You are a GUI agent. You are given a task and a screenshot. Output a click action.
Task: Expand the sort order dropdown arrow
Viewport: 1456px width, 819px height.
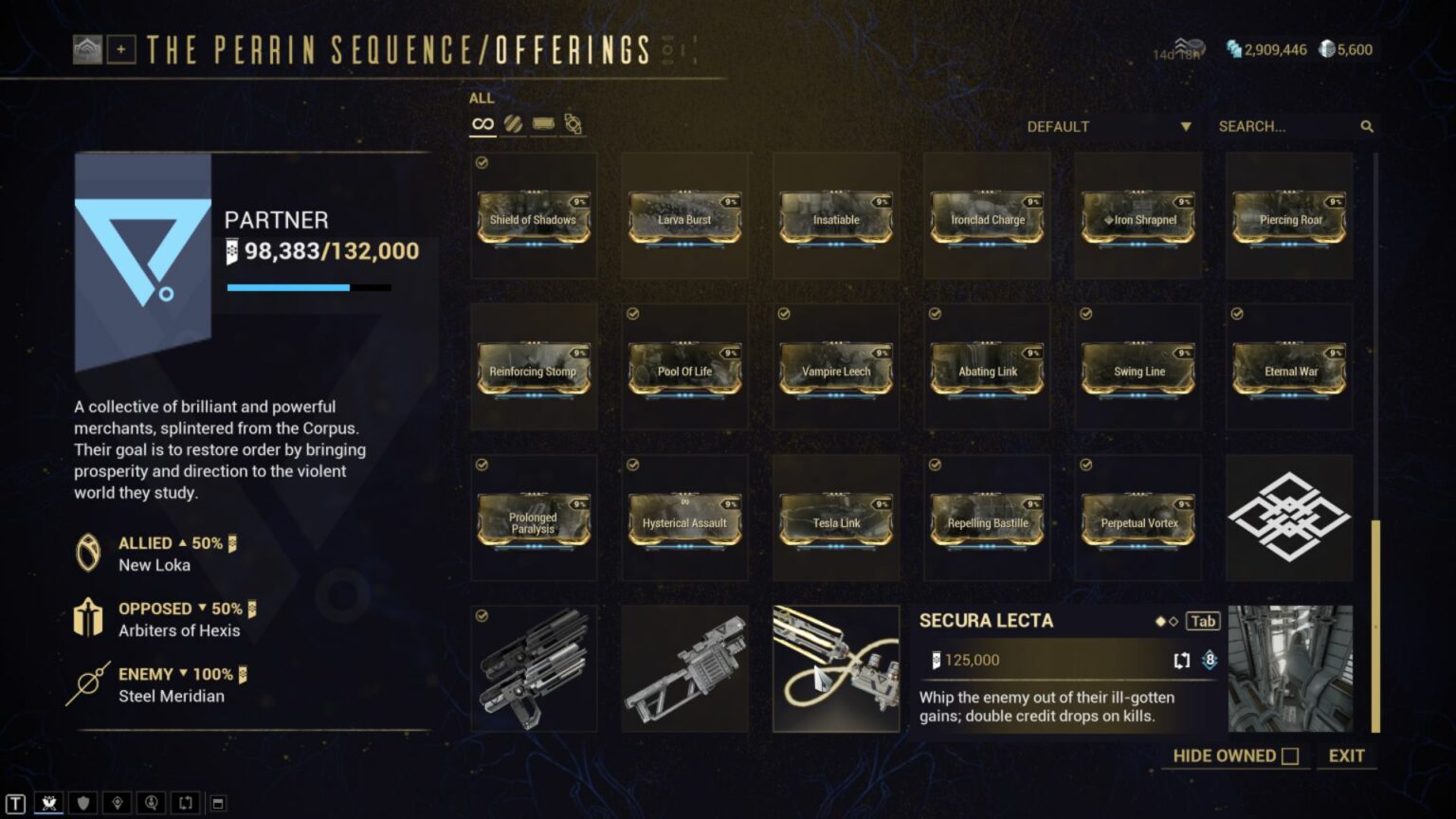point(1185,125)
